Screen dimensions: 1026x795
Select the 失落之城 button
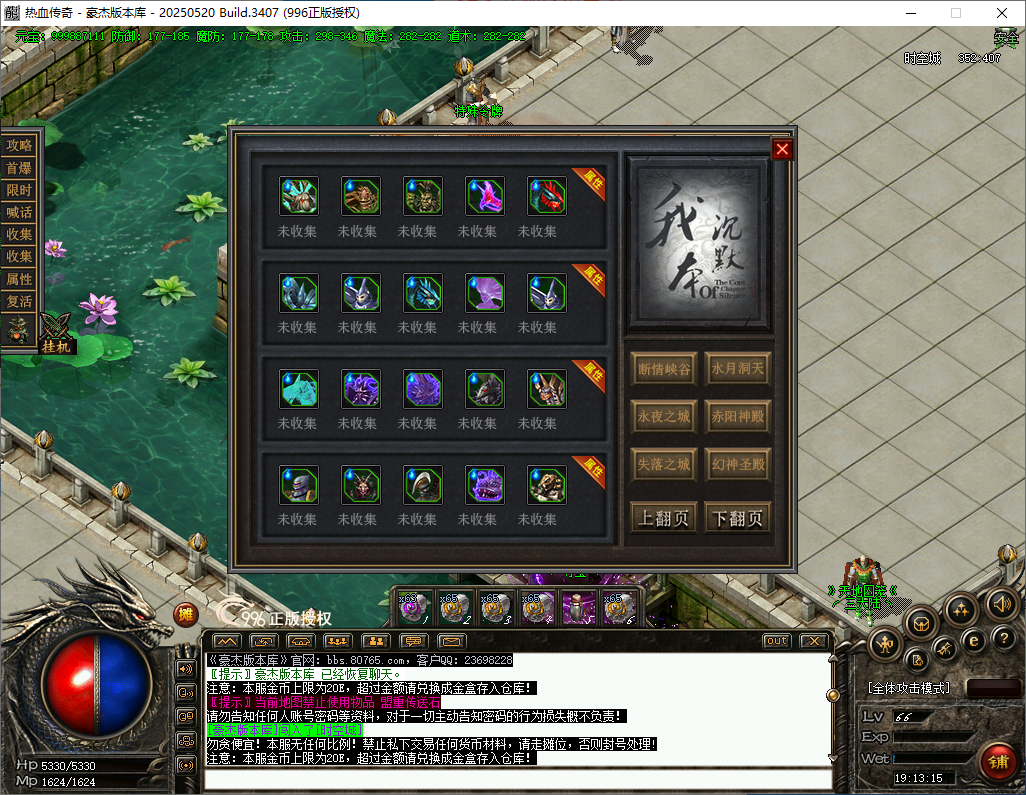pyautogui.click(x=664, y=465)
